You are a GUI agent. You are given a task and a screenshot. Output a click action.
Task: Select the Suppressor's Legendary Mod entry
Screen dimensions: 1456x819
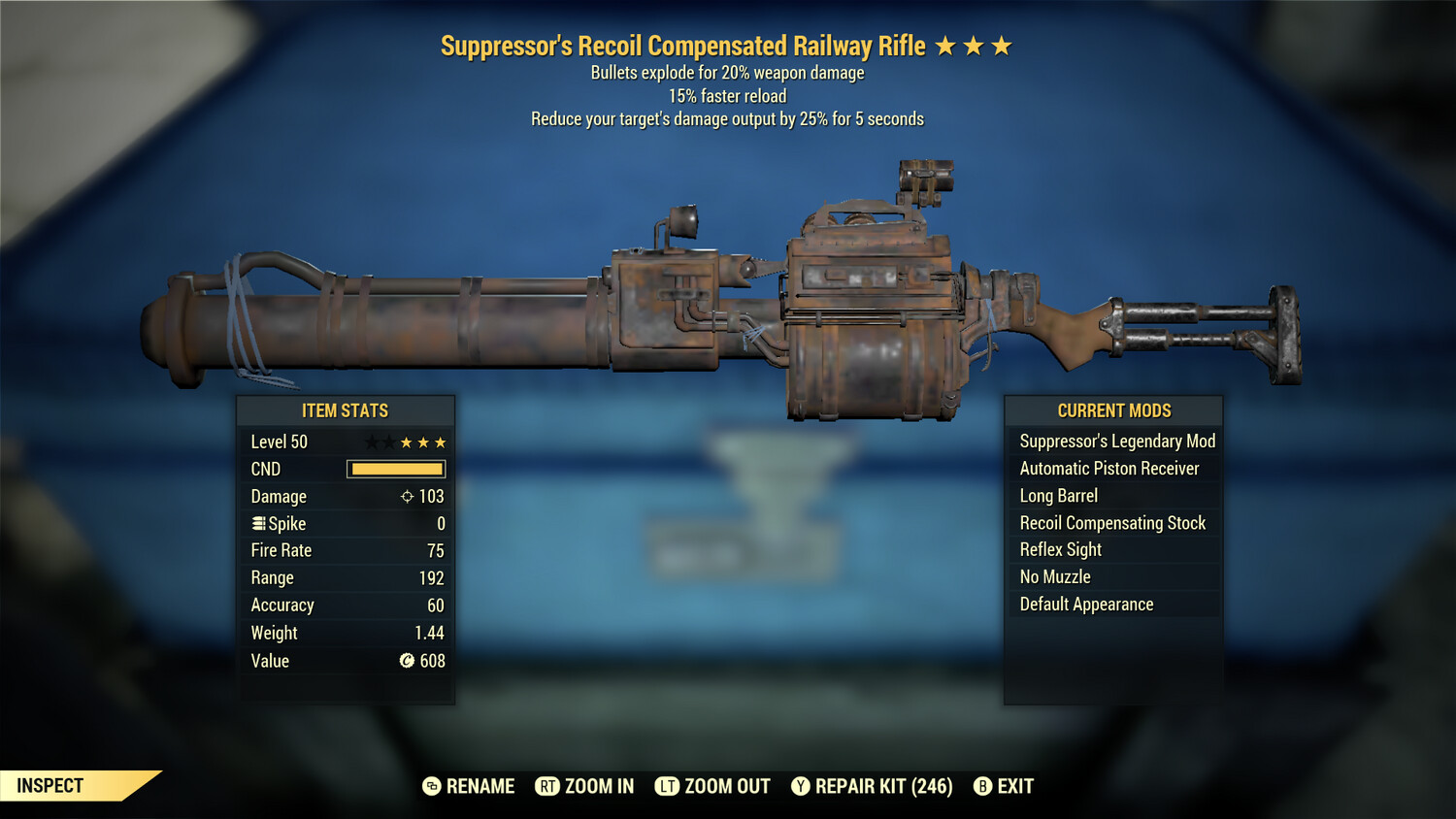[x=1116, y=441]
